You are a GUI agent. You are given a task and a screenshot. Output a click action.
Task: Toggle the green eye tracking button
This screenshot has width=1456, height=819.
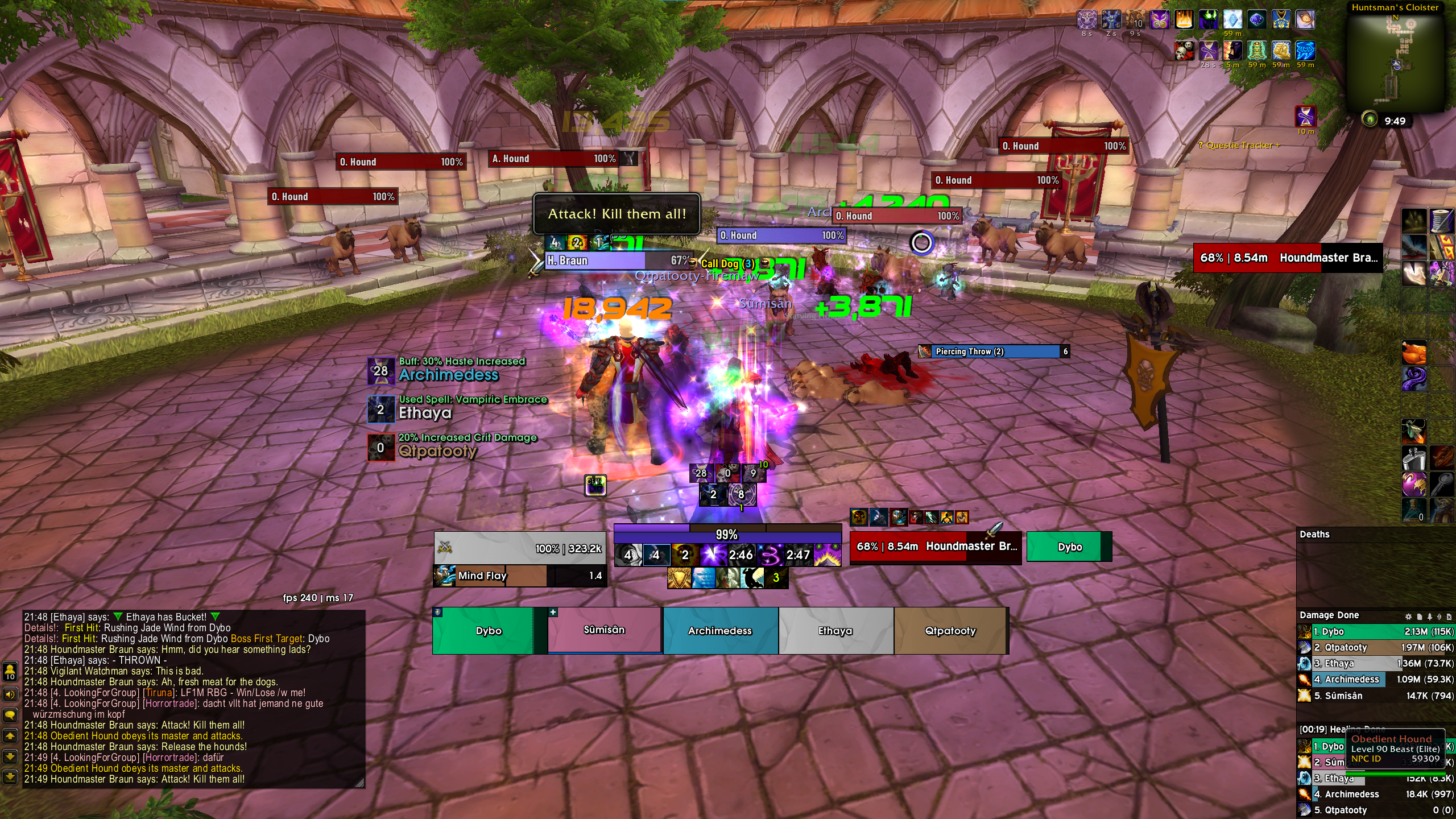point(1370,119)
